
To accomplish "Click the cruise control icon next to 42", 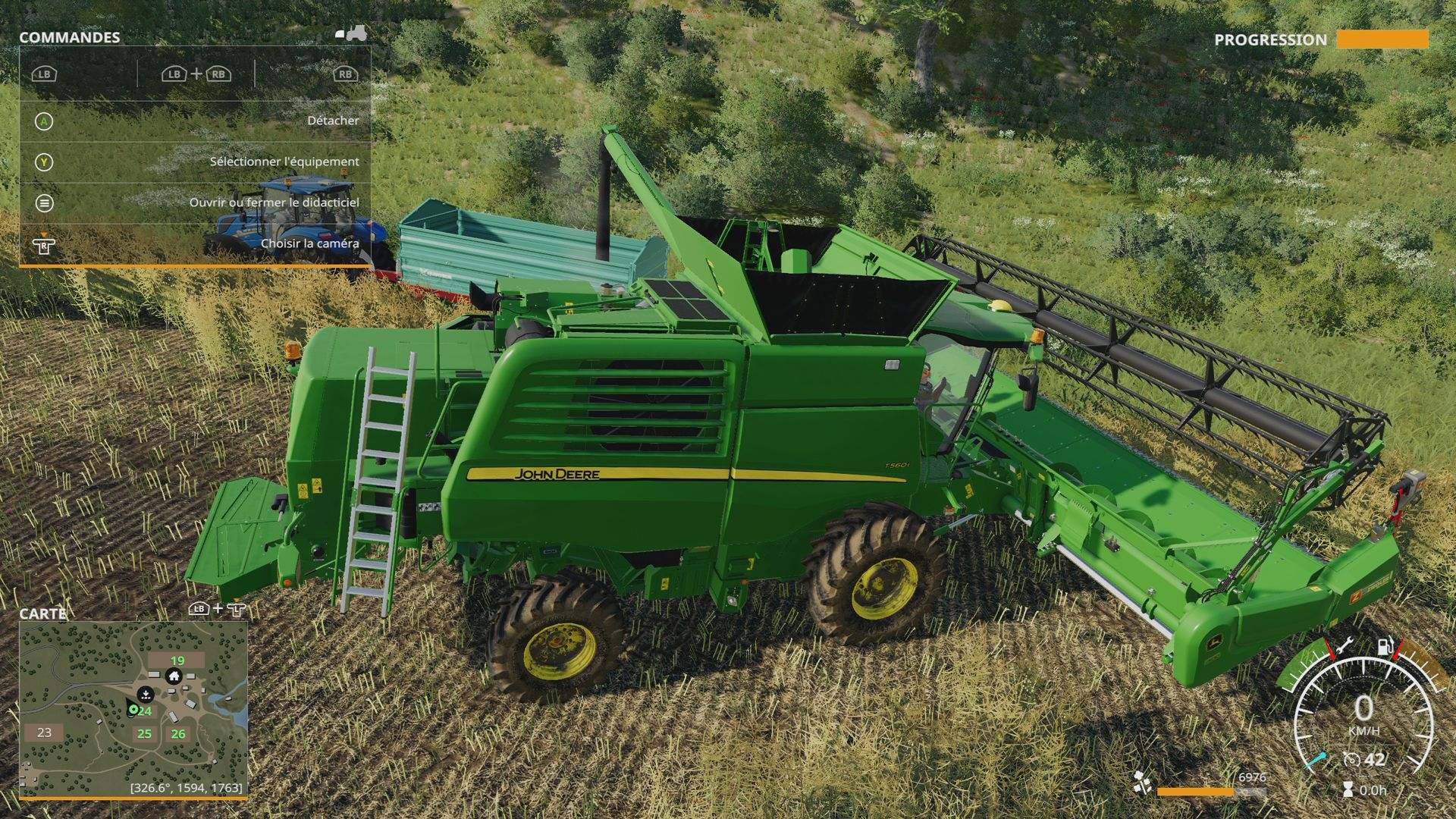I will coord(1352,760).
